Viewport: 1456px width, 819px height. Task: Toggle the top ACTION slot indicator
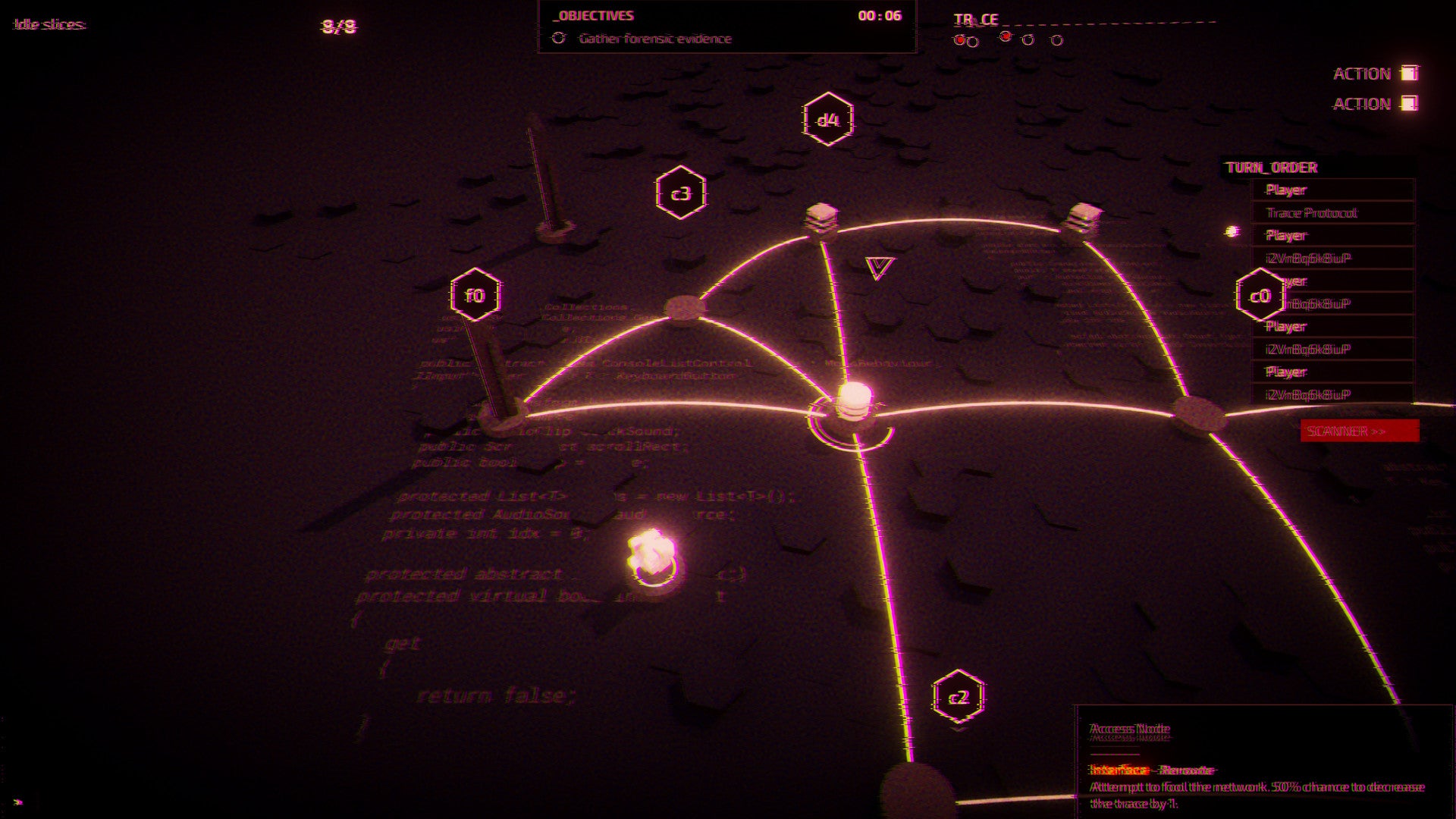1410,72
